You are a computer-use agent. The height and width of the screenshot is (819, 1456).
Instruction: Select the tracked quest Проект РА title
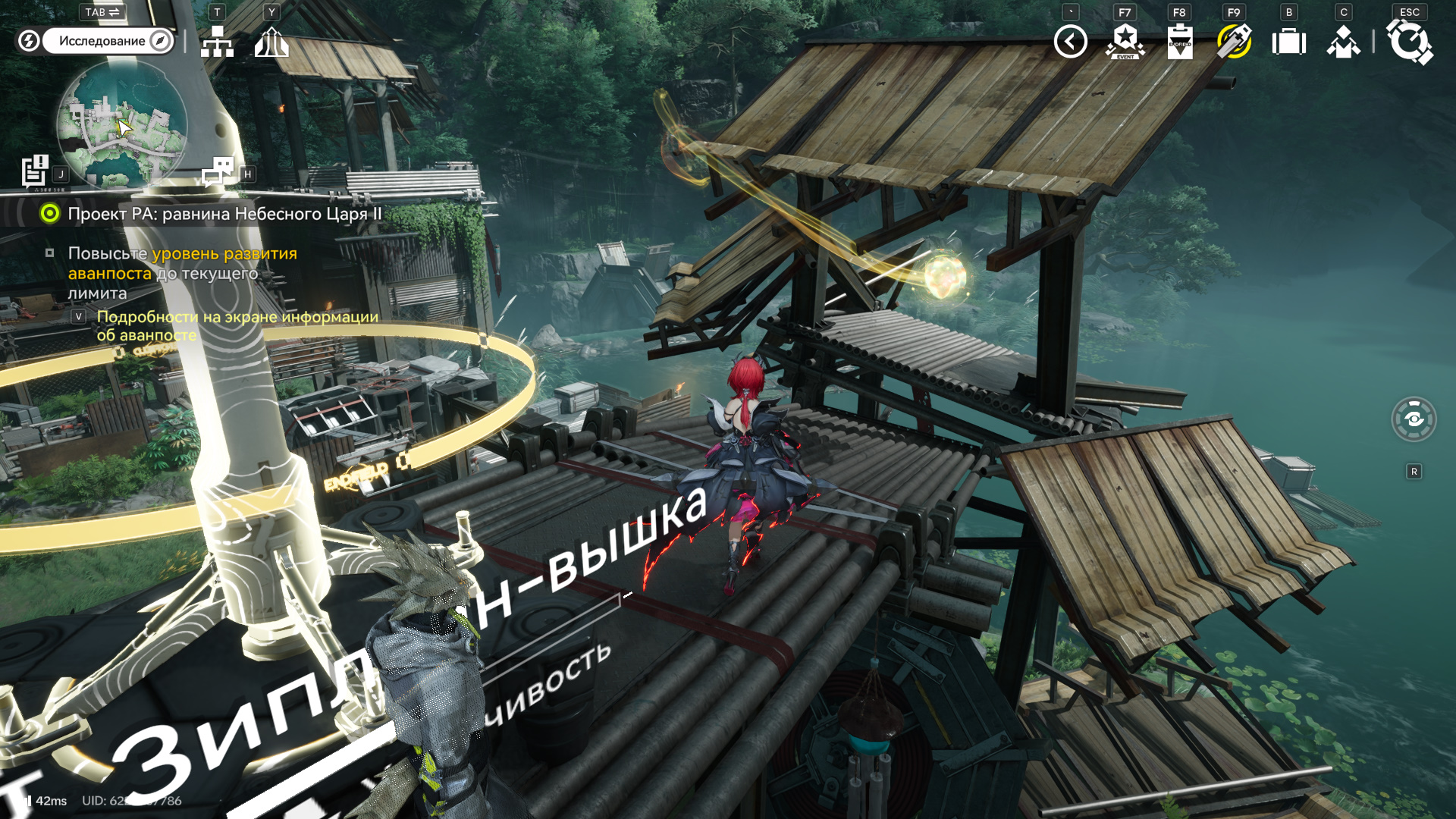tap(224, 214)
